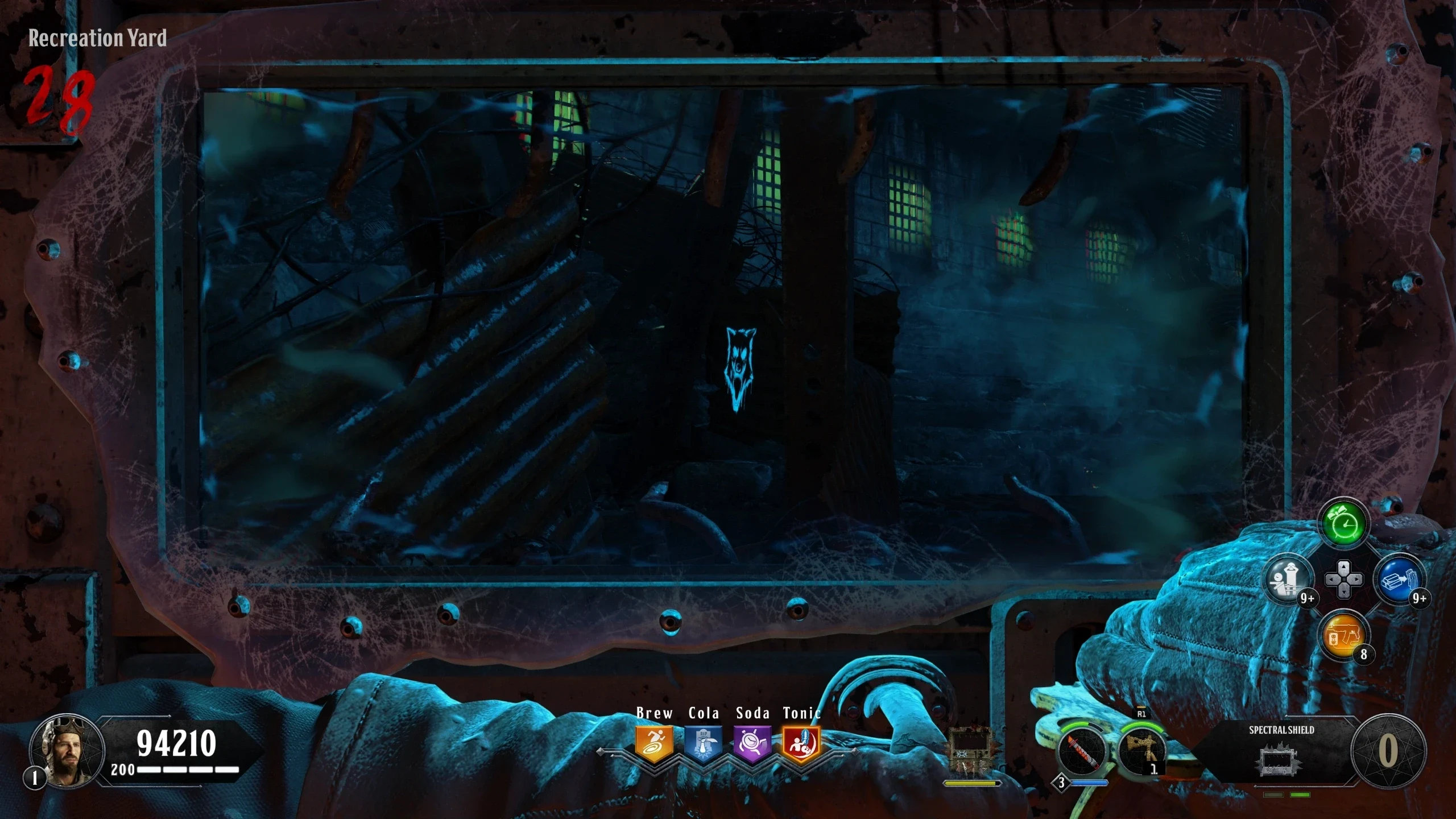Image resolution: width=1456 pixels, height=819 pixels.
Task: Activate the white elixir with two figures
Action: coord(1289,580)
